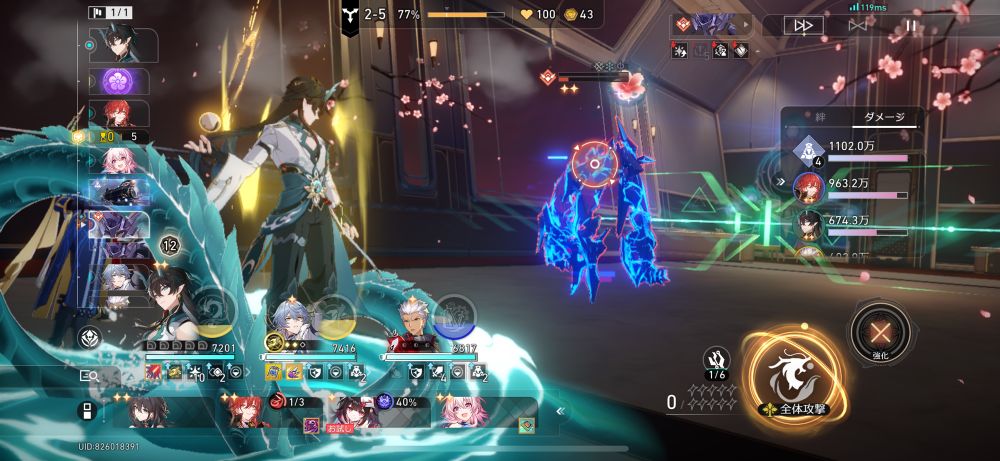Open the battle details magnifier icon

point(89,376)
